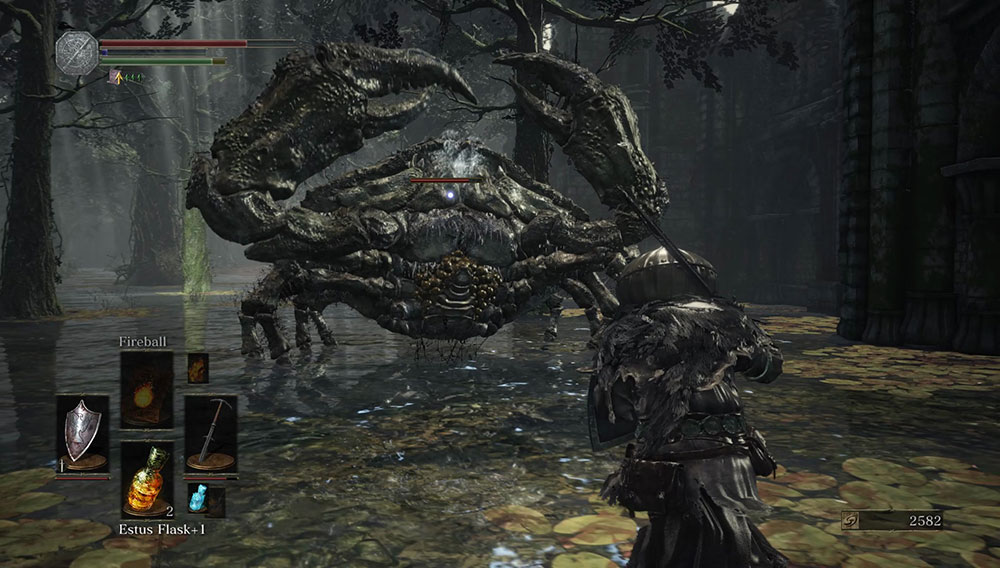Viewport: 1000px width, 568px height.
Task: Use the Estus Flask+1 item slot
Action: point(147,479)
